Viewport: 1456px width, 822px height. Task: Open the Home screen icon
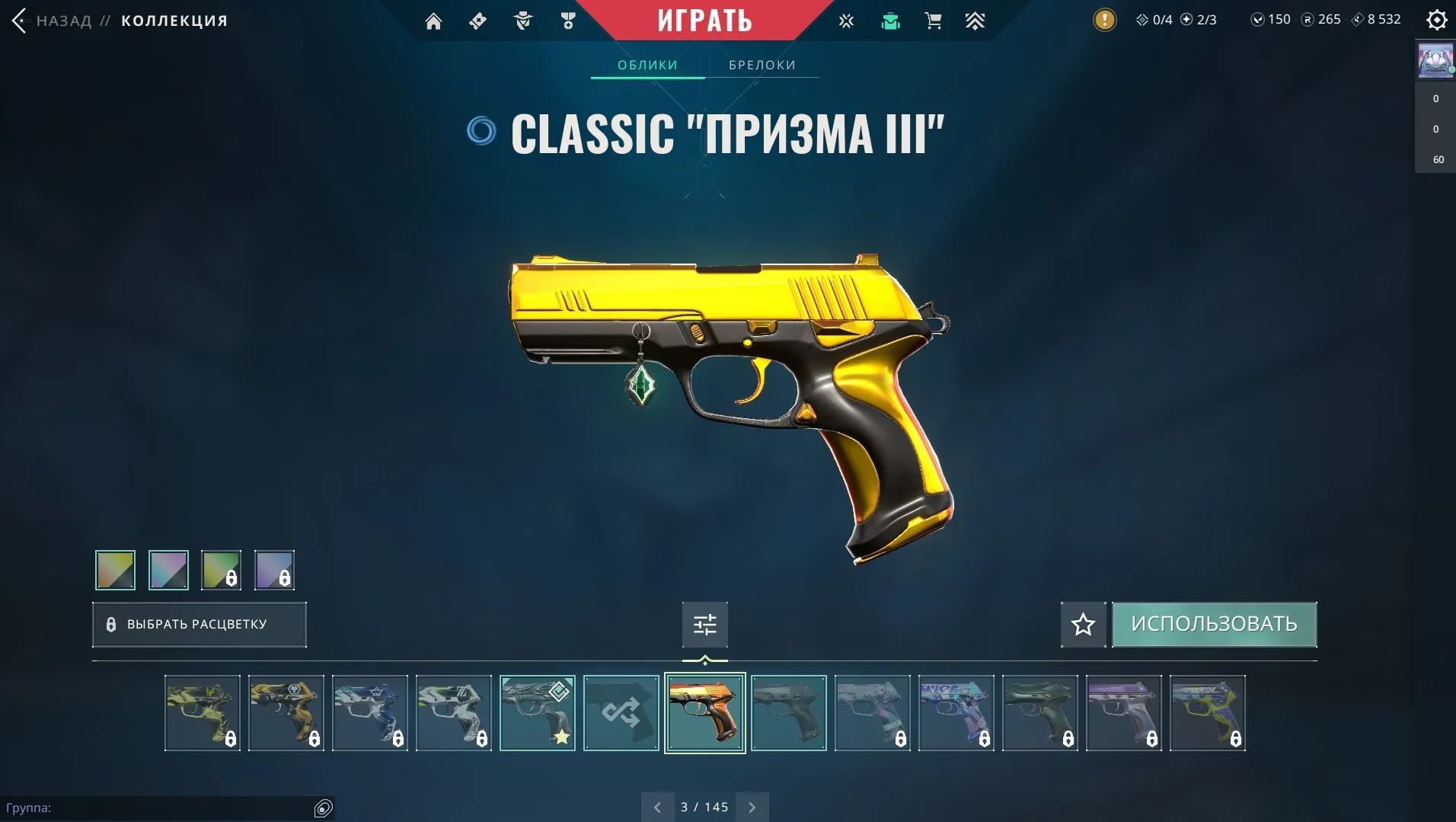[434, 21]
